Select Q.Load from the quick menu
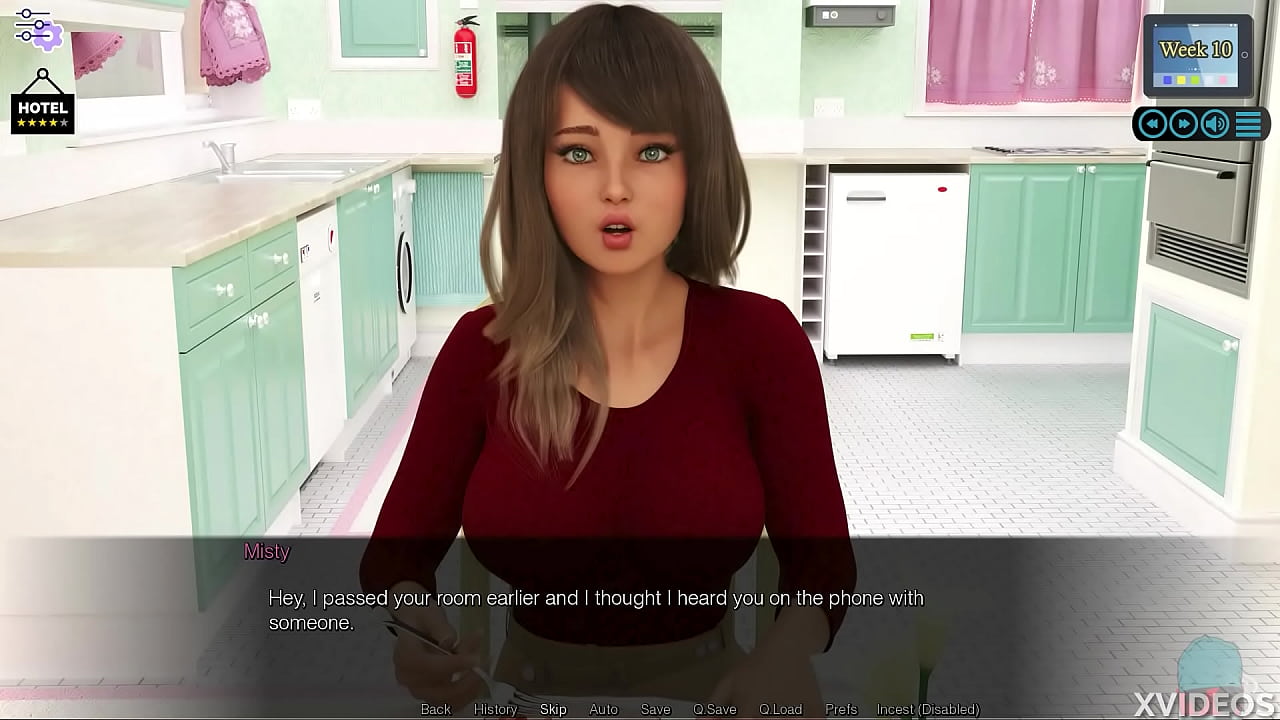 pyautogui.click(x=781, y=709)
